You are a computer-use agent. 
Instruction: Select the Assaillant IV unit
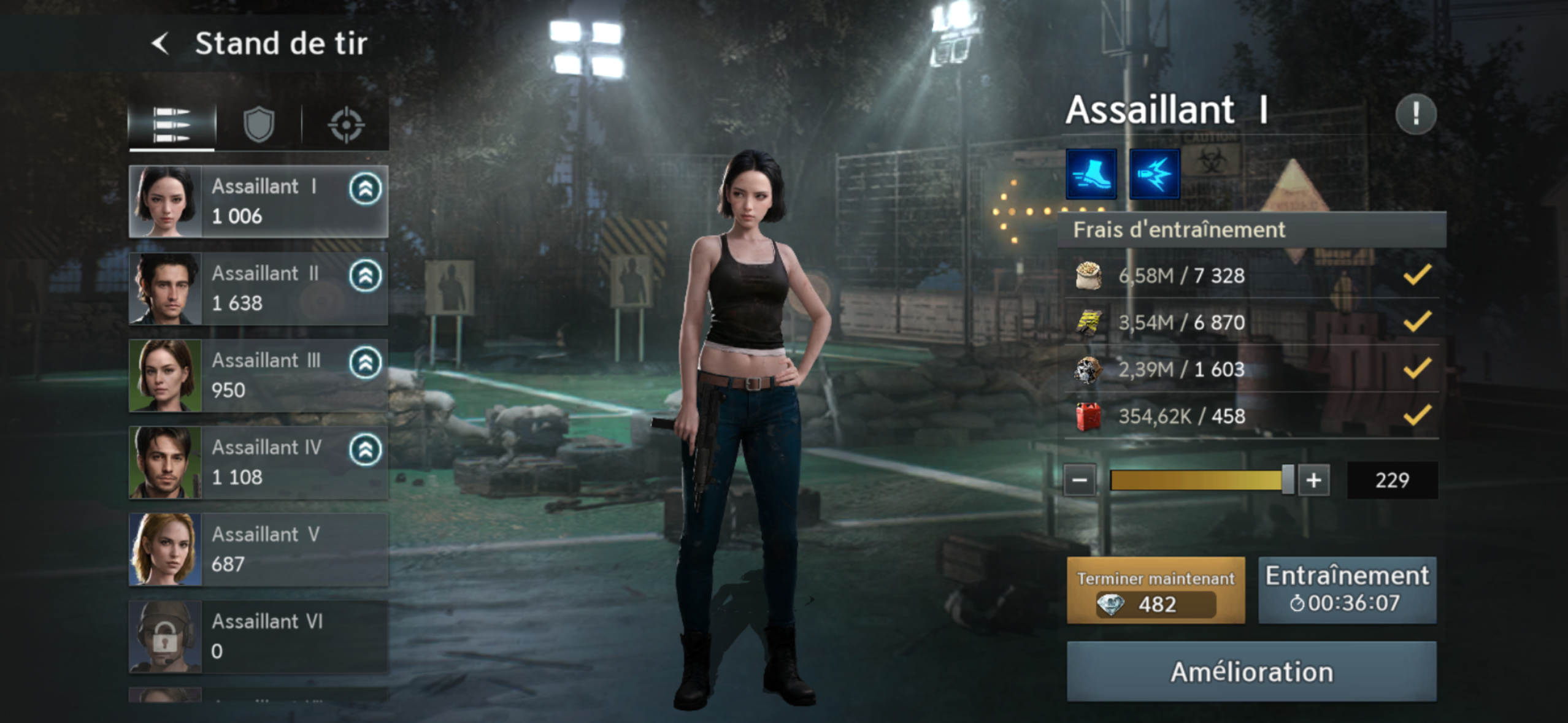(x=258, y=462)
